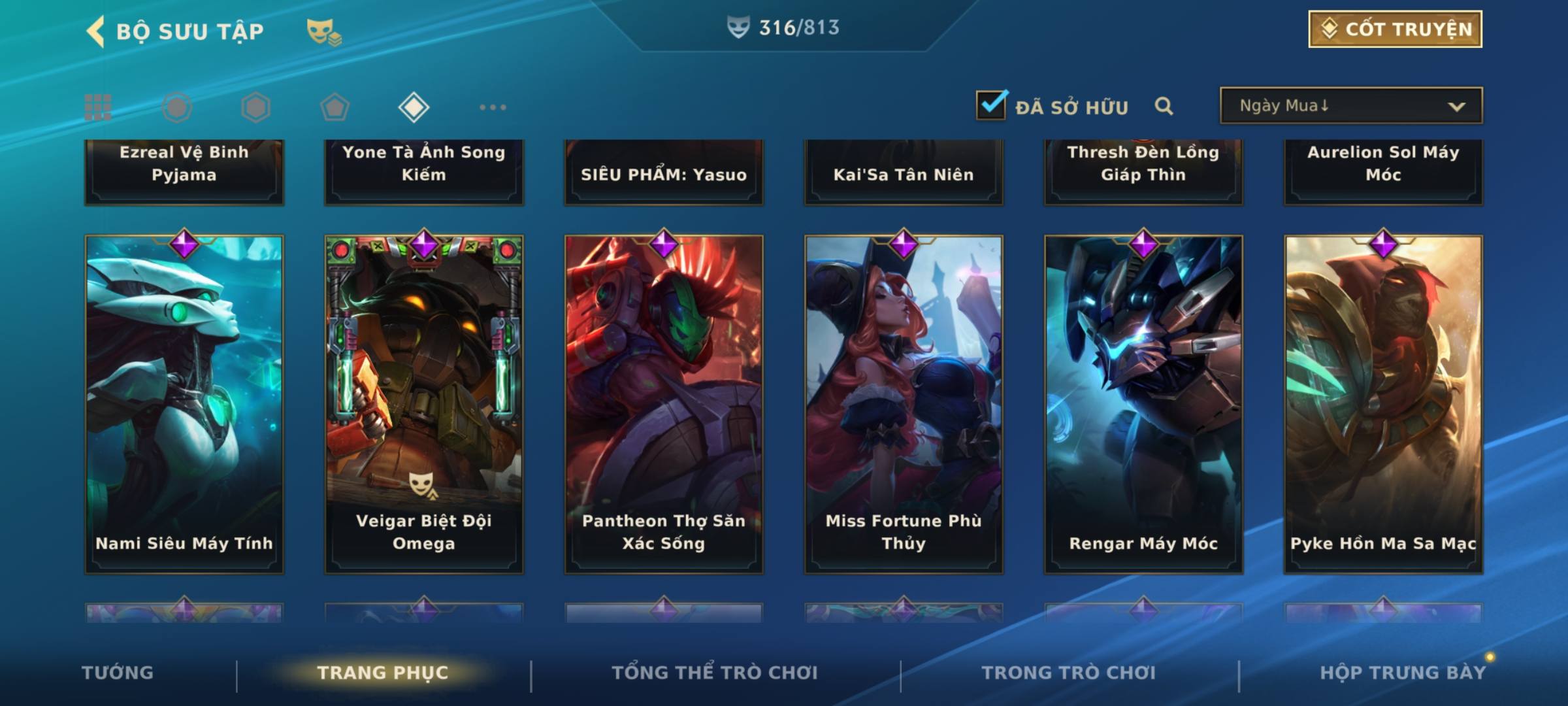Viewport: 1568px width, 706px height.
Task: Toggle the Đã Sở Hữu checkbox
Action: pos(991,105)
